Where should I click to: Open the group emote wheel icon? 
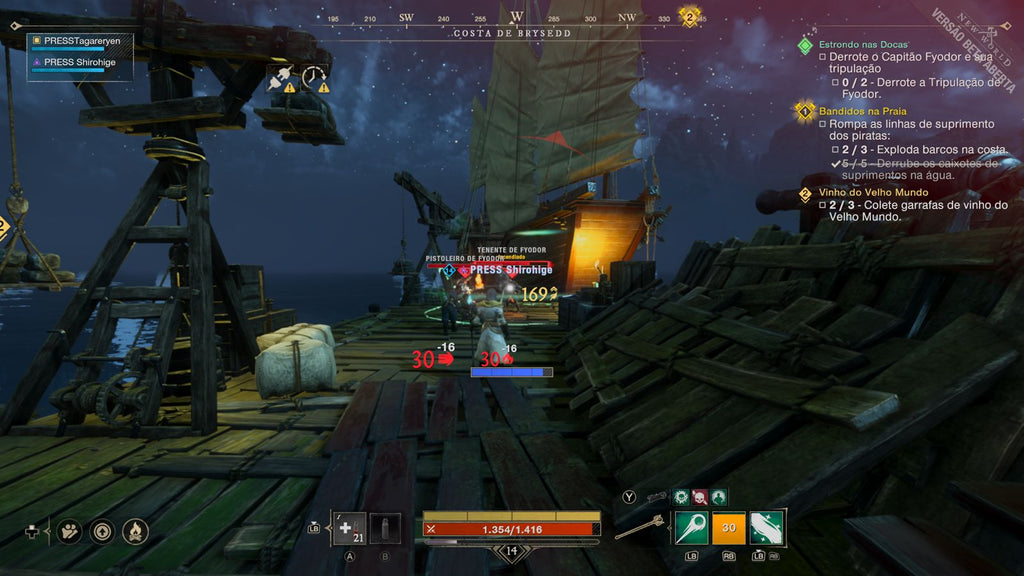[69, 531]
